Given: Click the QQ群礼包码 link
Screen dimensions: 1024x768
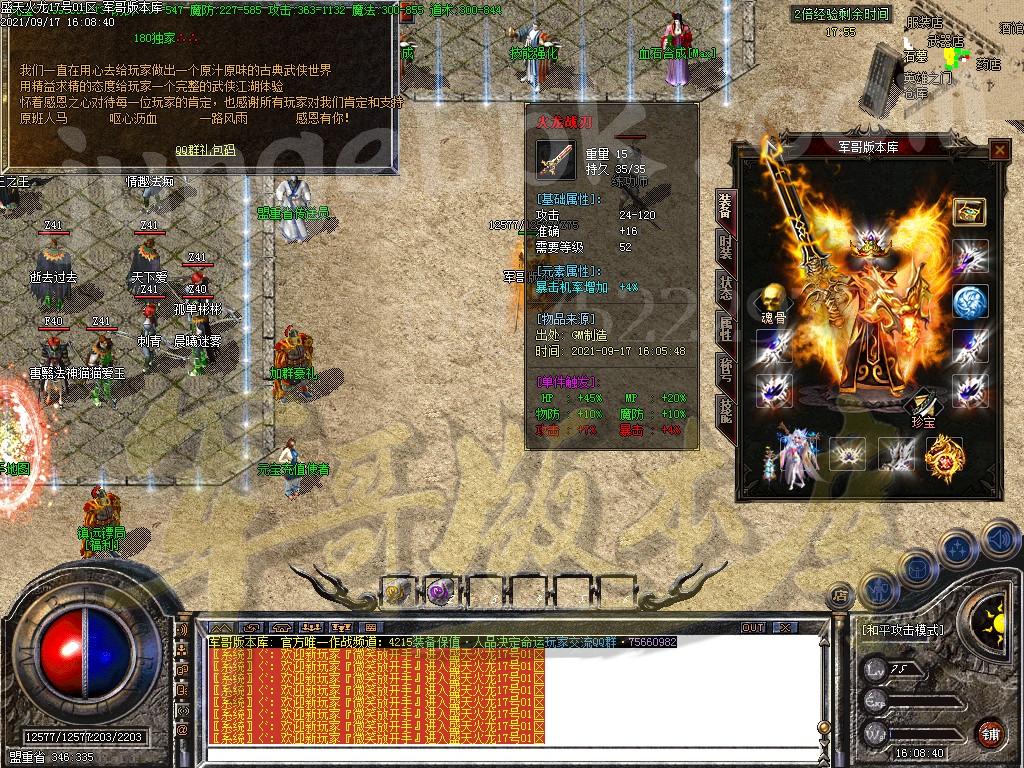Looking at the screenshot, I should click(206, 150).
